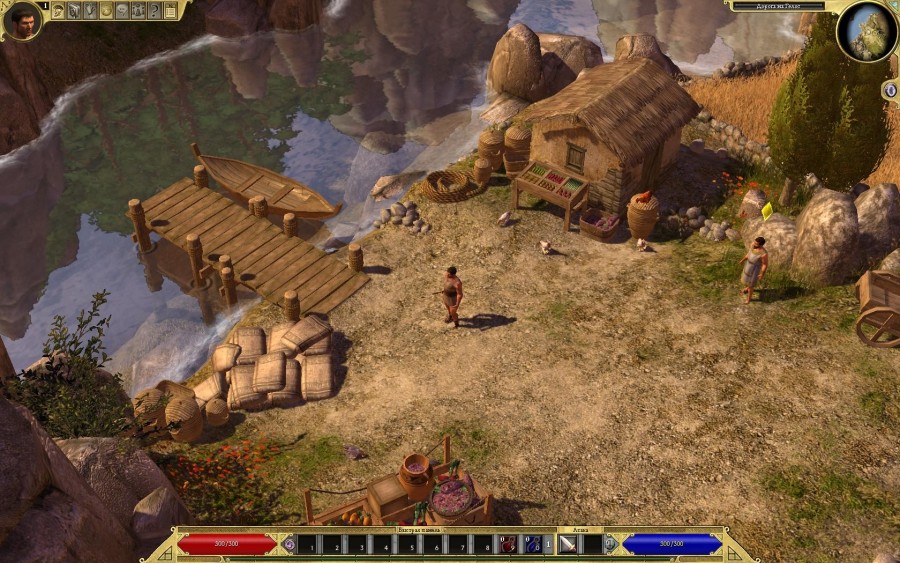Open the chat speech bubble icon
Image resolution: width=900 pixels, height=563 pixels.
coord(122,11)
